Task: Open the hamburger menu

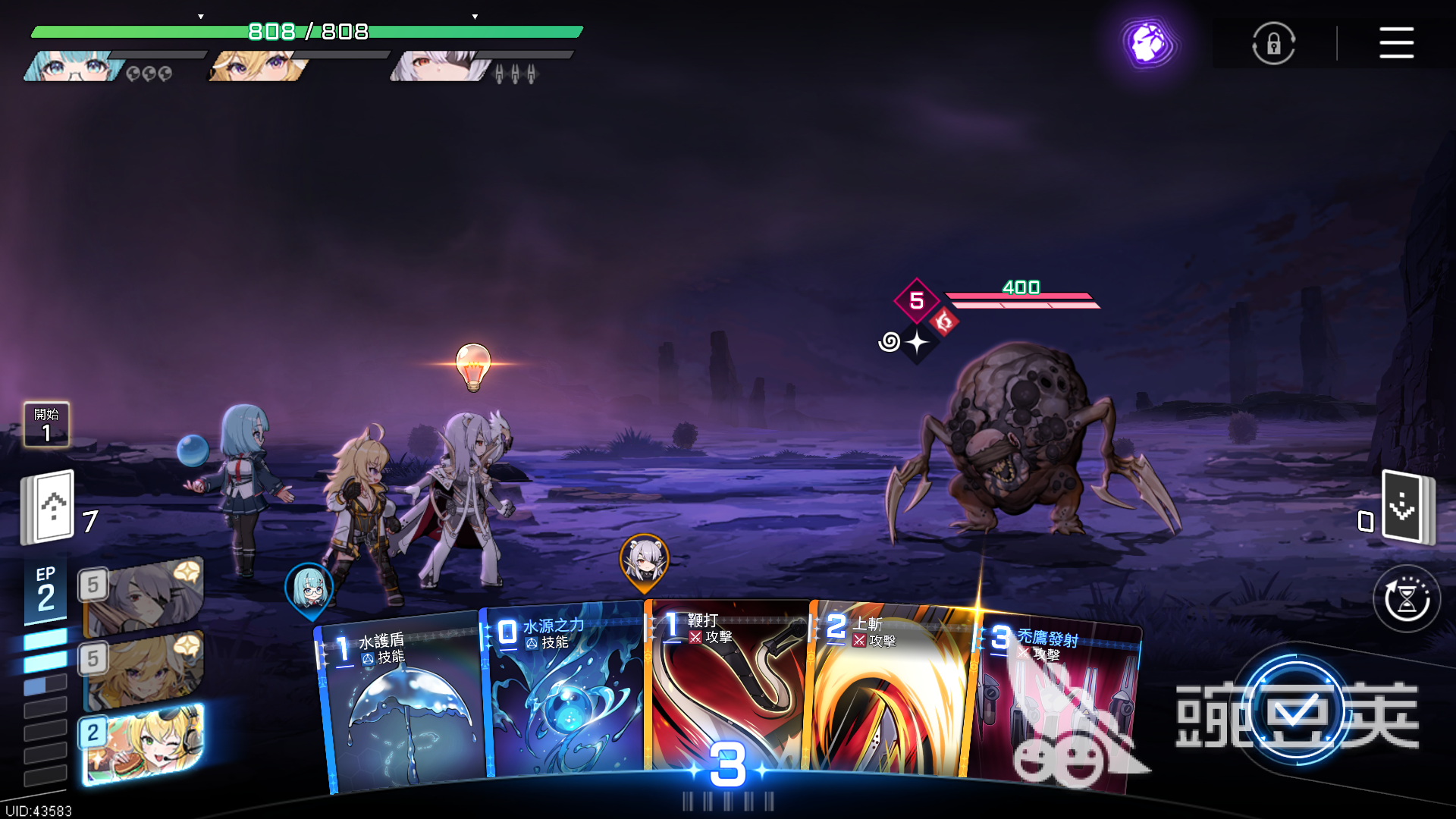Action: [1396, 42]
